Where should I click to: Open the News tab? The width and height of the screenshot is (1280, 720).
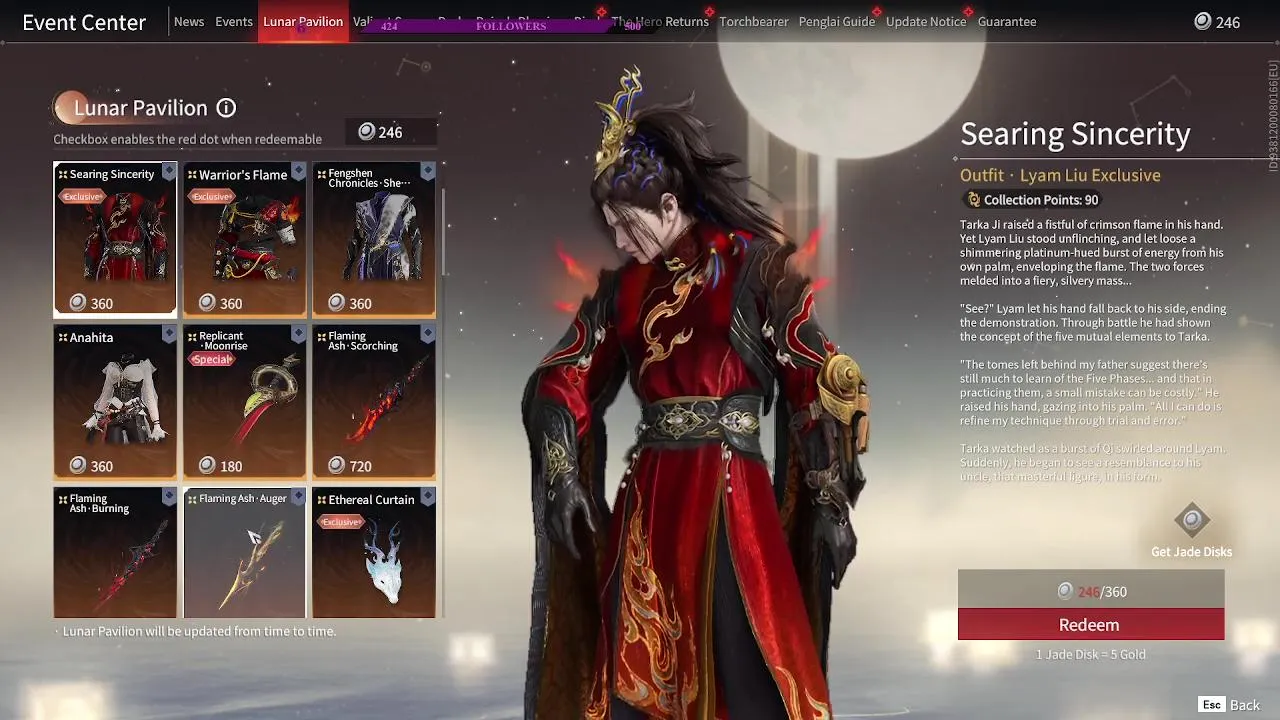coord(189,21)
